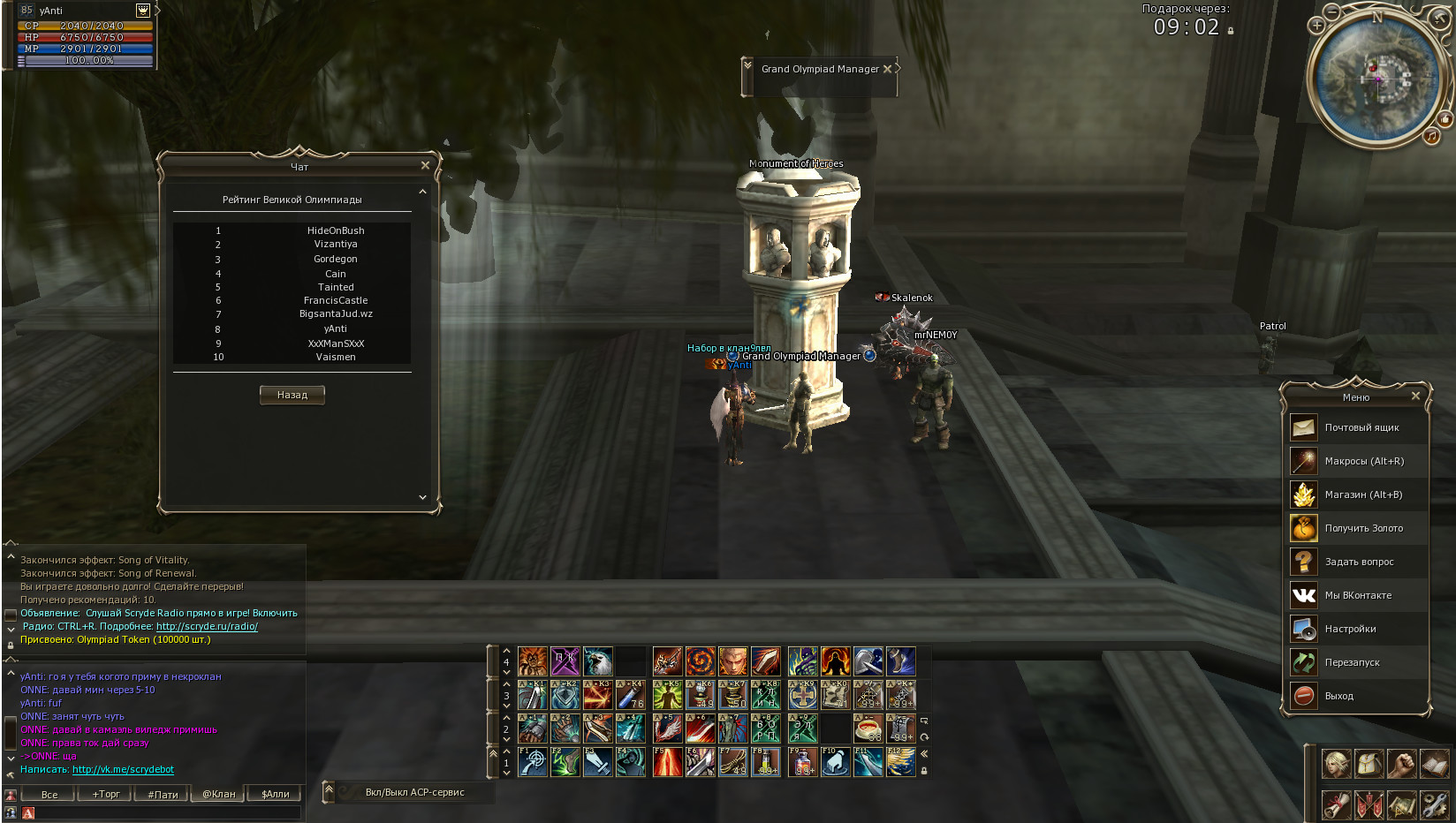Viewport: 1456px width, 823px height.
Task: Open the vk.me/scrydebot chat link
Action: [123, 769]
